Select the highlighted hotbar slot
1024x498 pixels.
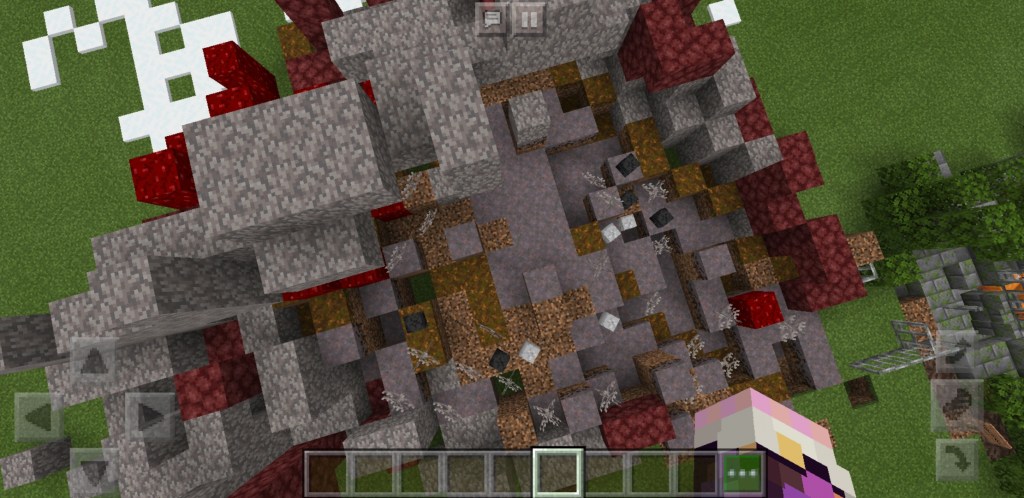pos(558,473)
